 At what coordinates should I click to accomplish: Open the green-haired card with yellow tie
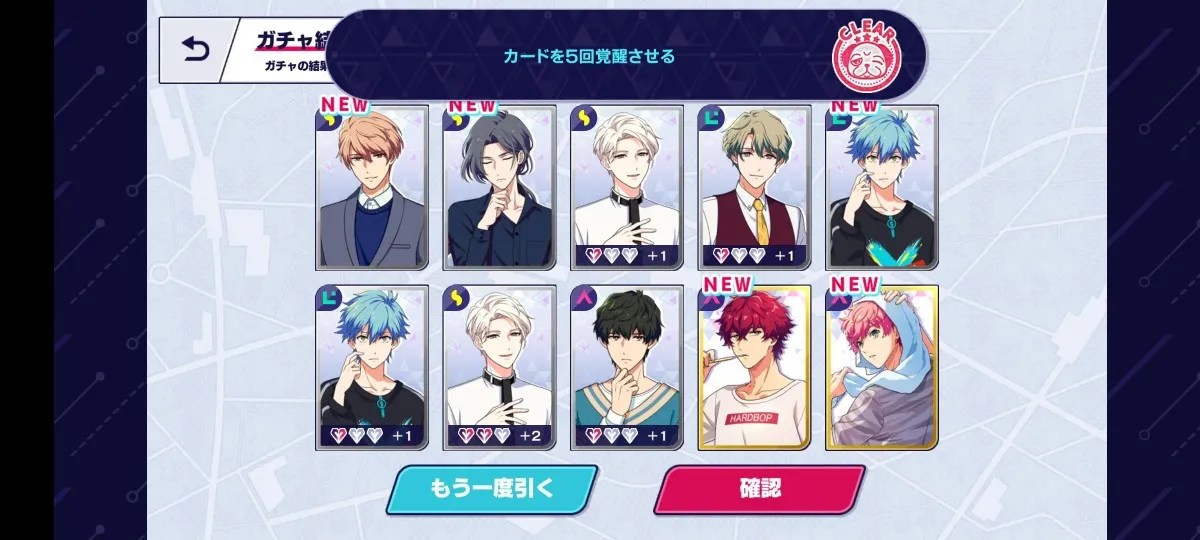click(x=754, y=188)
